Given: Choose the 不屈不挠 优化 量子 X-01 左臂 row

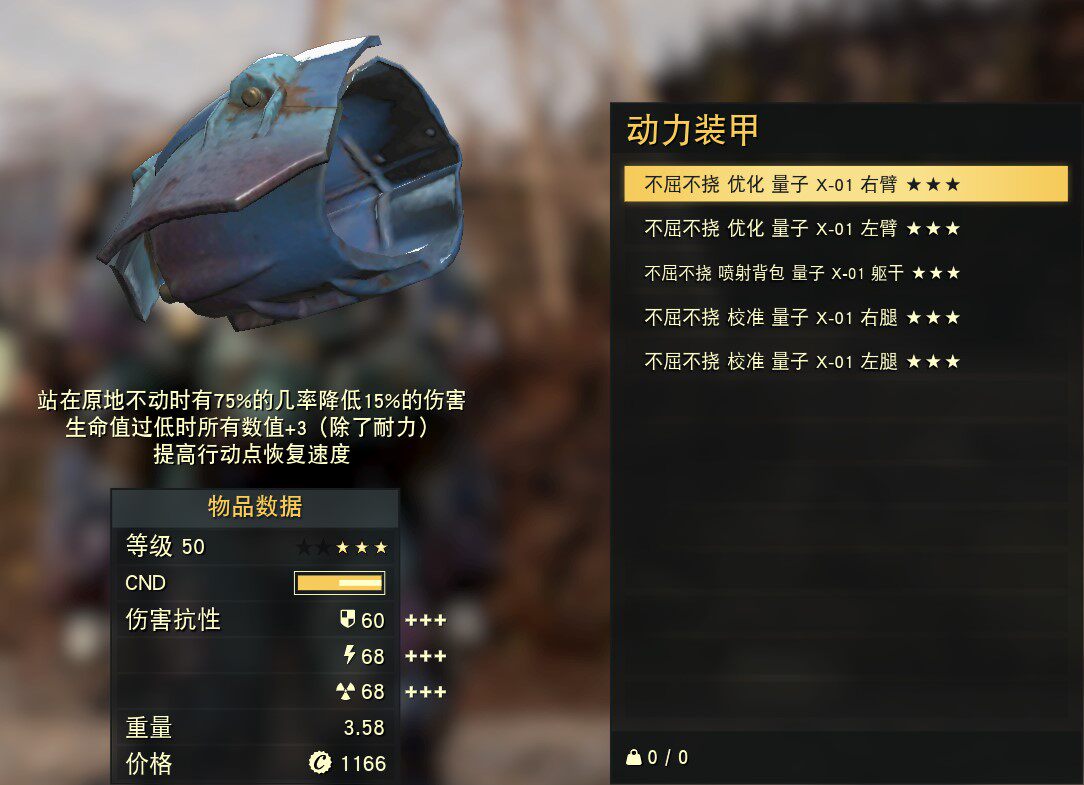Looking at the screenshot, I should tap(802, 229).
